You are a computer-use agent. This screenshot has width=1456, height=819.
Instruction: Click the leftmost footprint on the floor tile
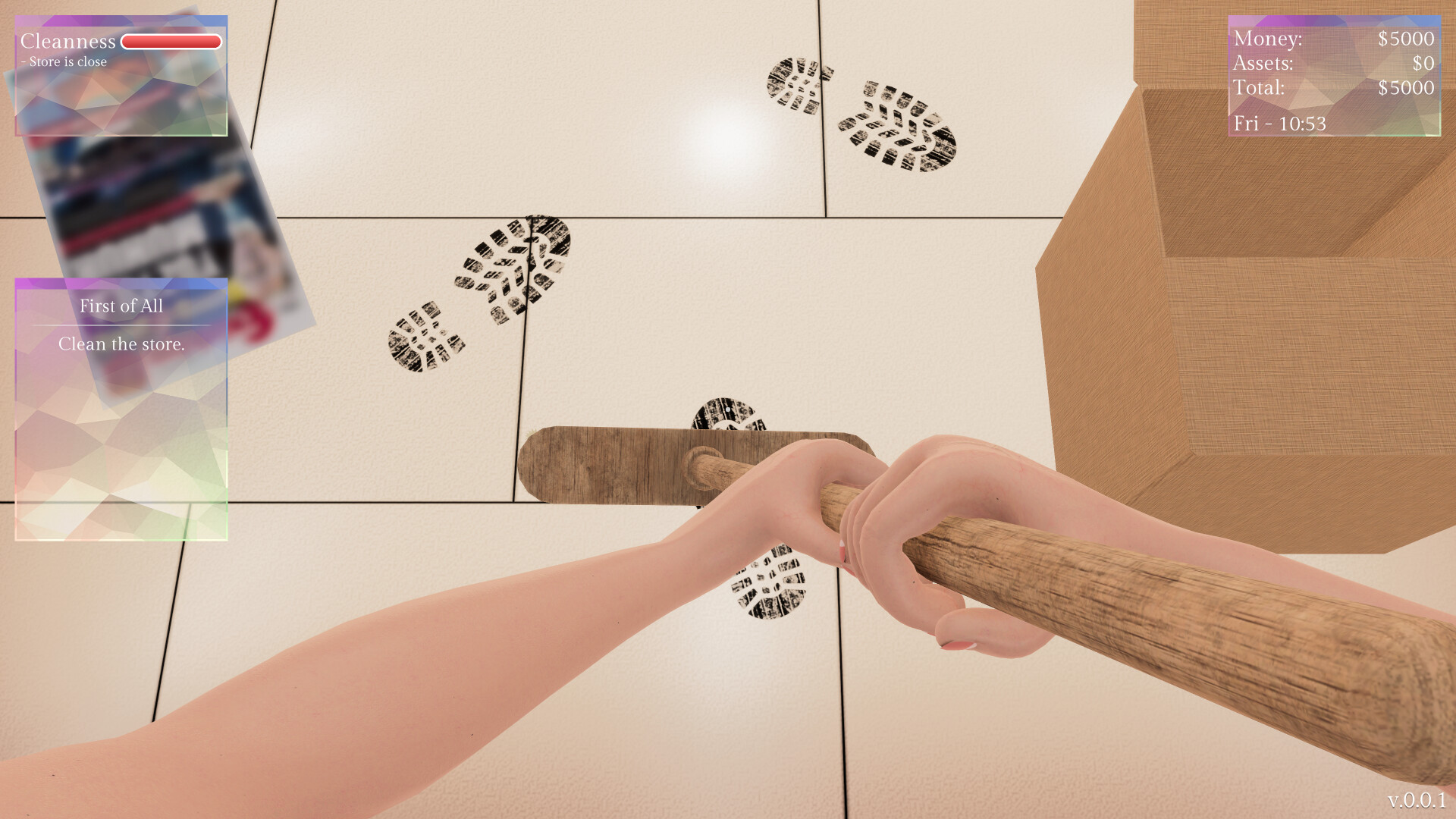[425, 337]
